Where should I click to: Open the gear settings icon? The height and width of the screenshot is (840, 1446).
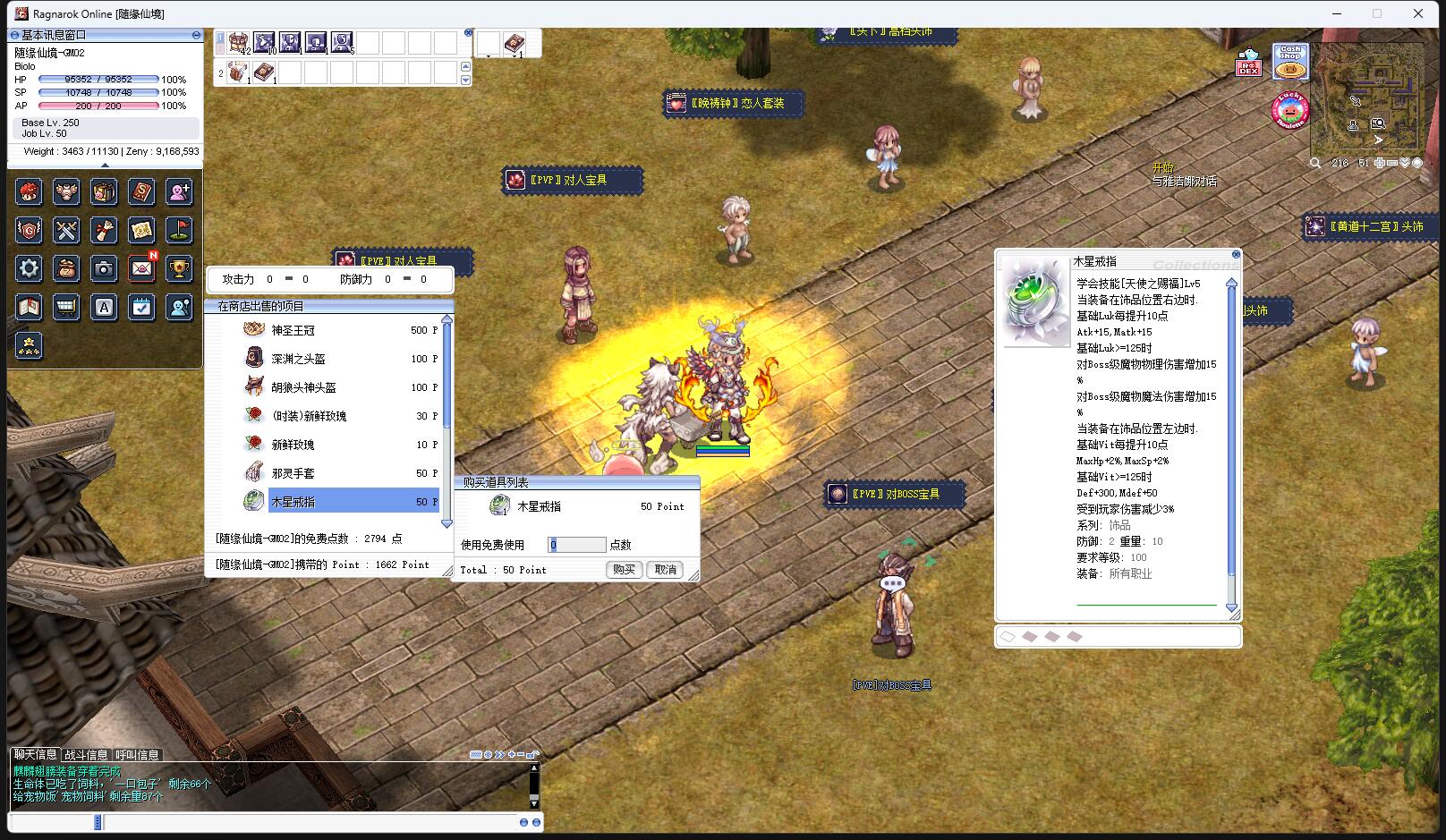(x=30, y=268)
